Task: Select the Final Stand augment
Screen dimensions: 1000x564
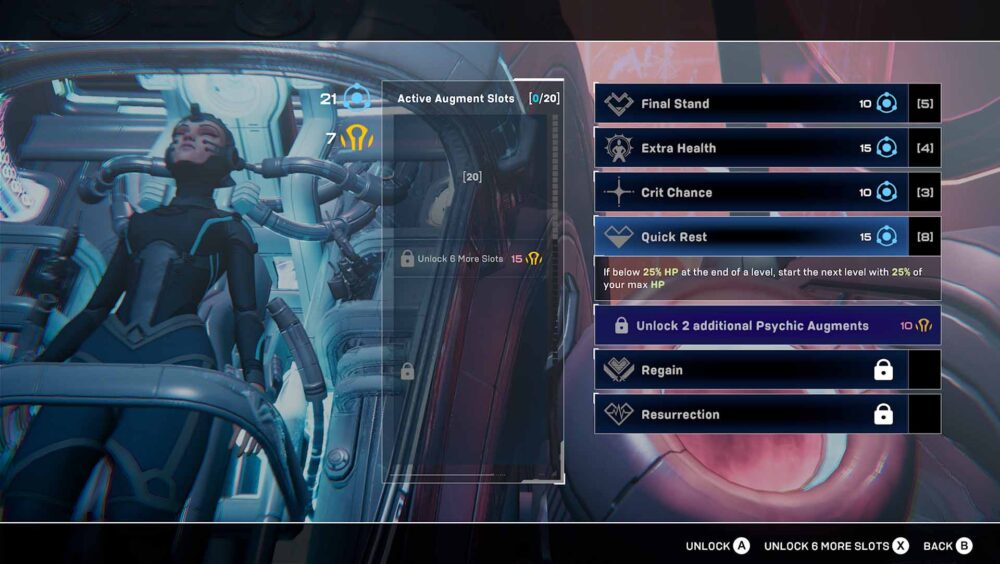Action: [x=750, y=104]
